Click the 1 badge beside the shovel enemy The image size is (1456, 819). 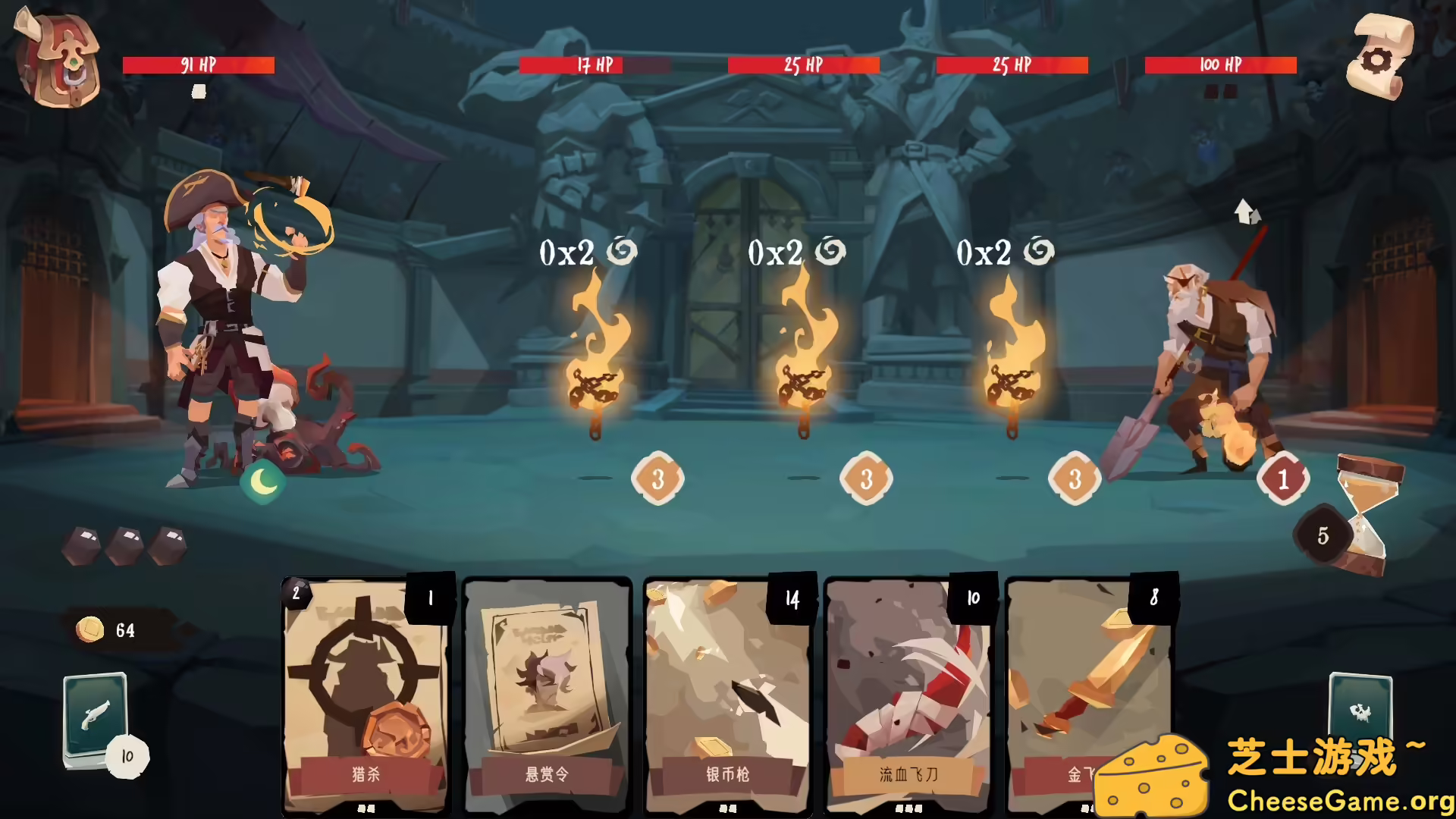1283,478
